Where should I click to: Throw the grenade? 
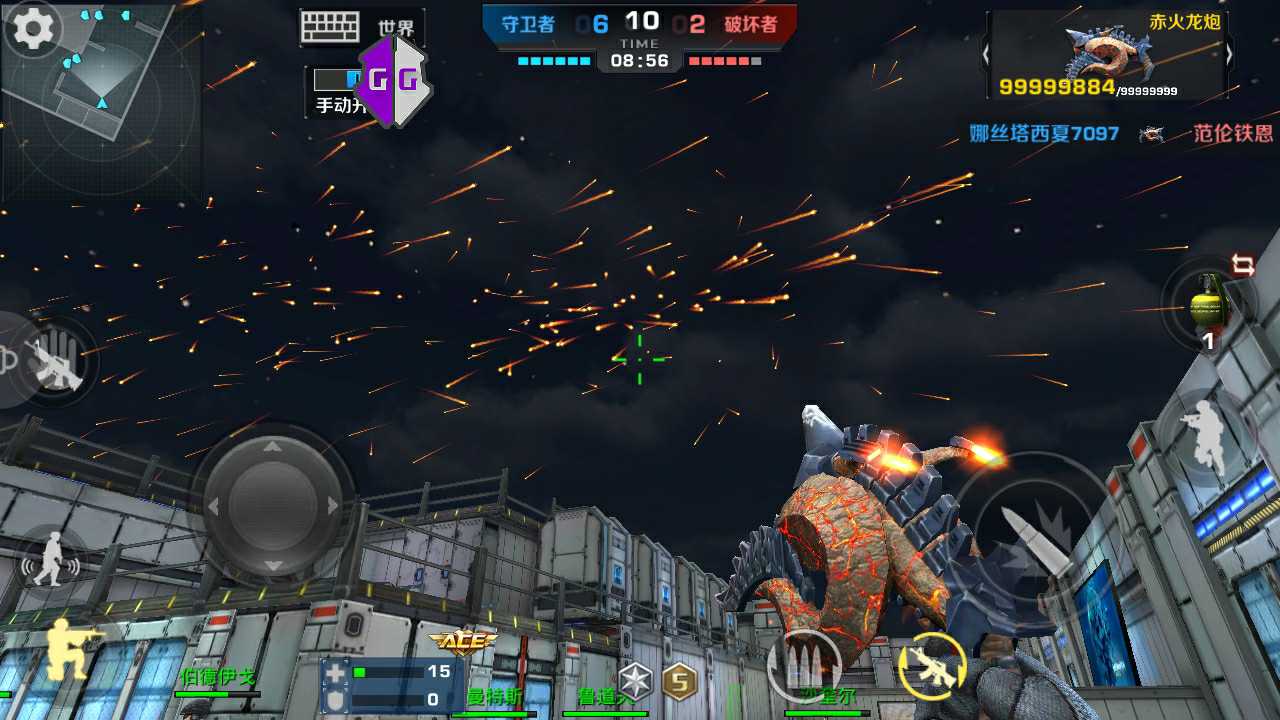click(1208, 305)
